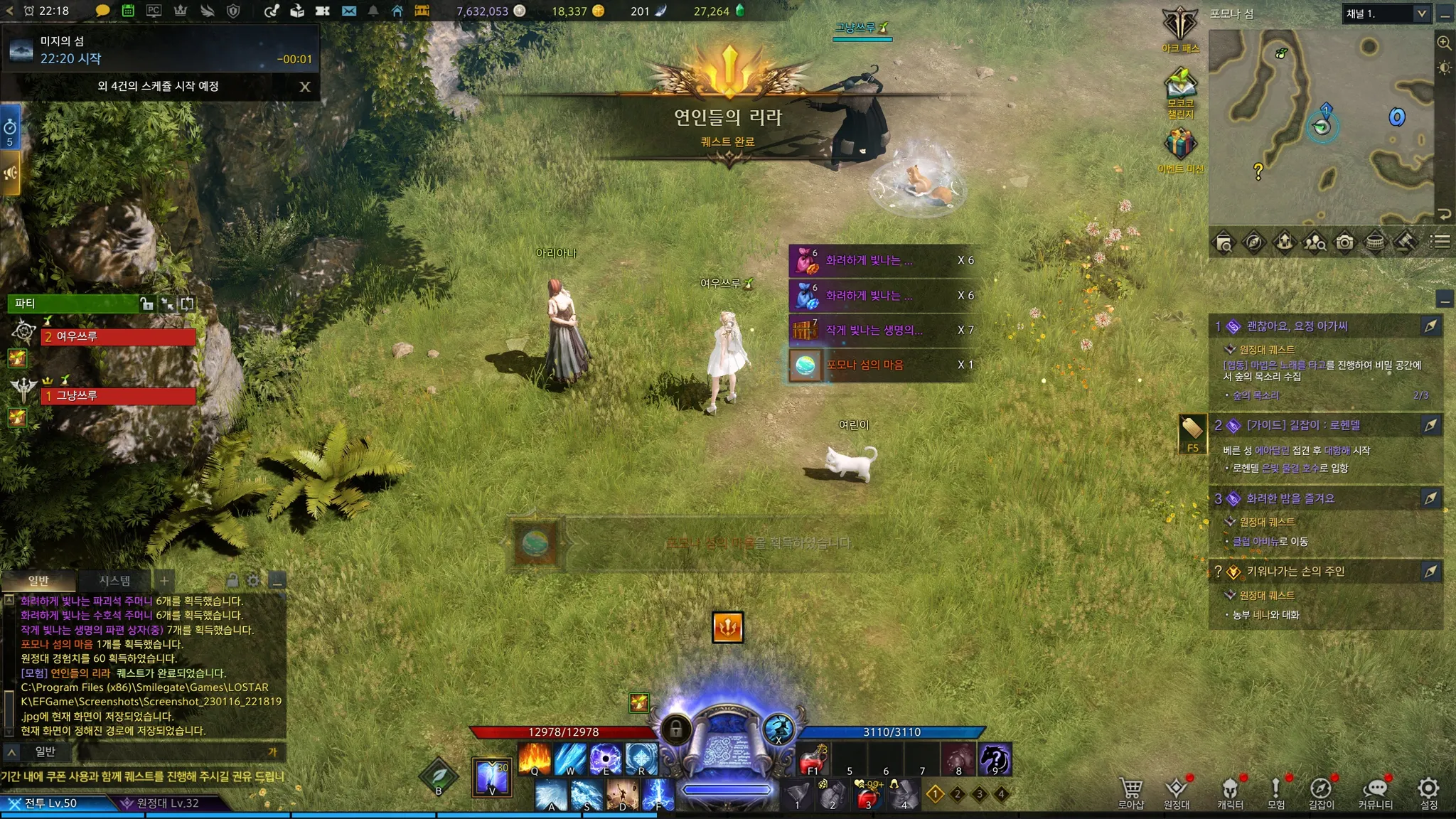Click the 포모나 섬의 마음 reward item
Viewport: 1456px width, 819px height.
click(805, 365)
